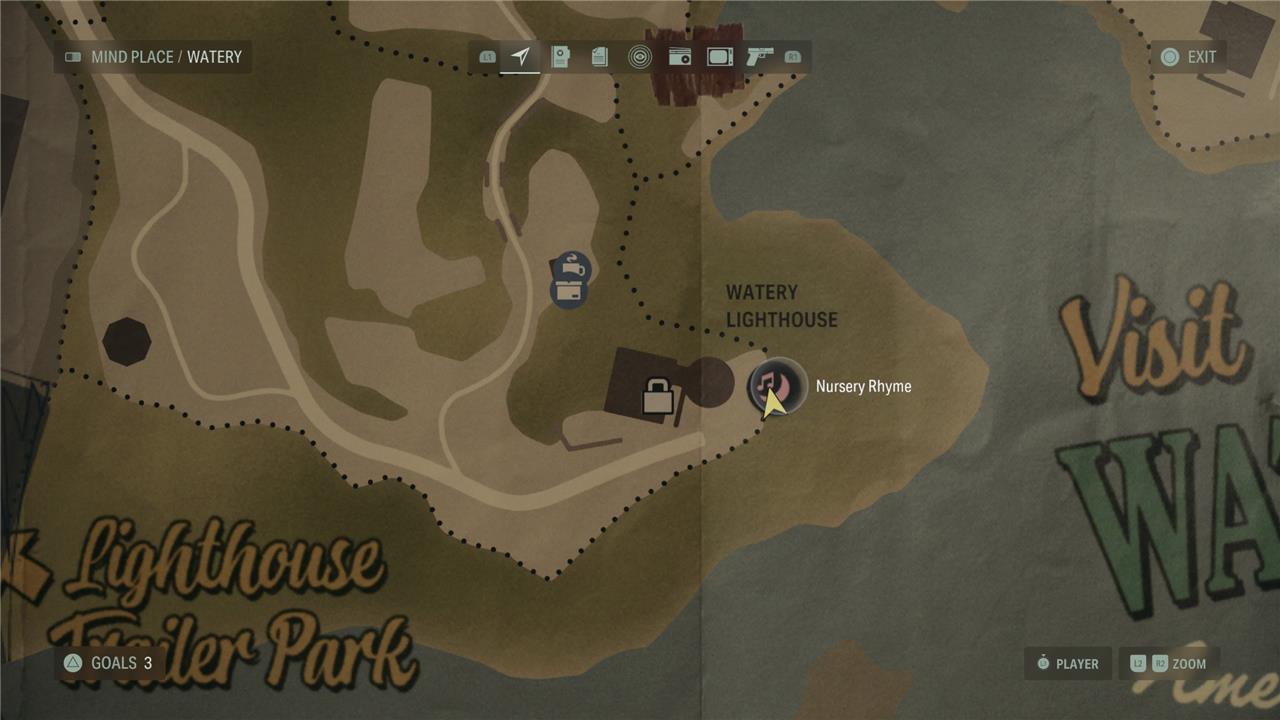Switch to the map arrow tab
1280x720 pixels.
tap(520, 57)
